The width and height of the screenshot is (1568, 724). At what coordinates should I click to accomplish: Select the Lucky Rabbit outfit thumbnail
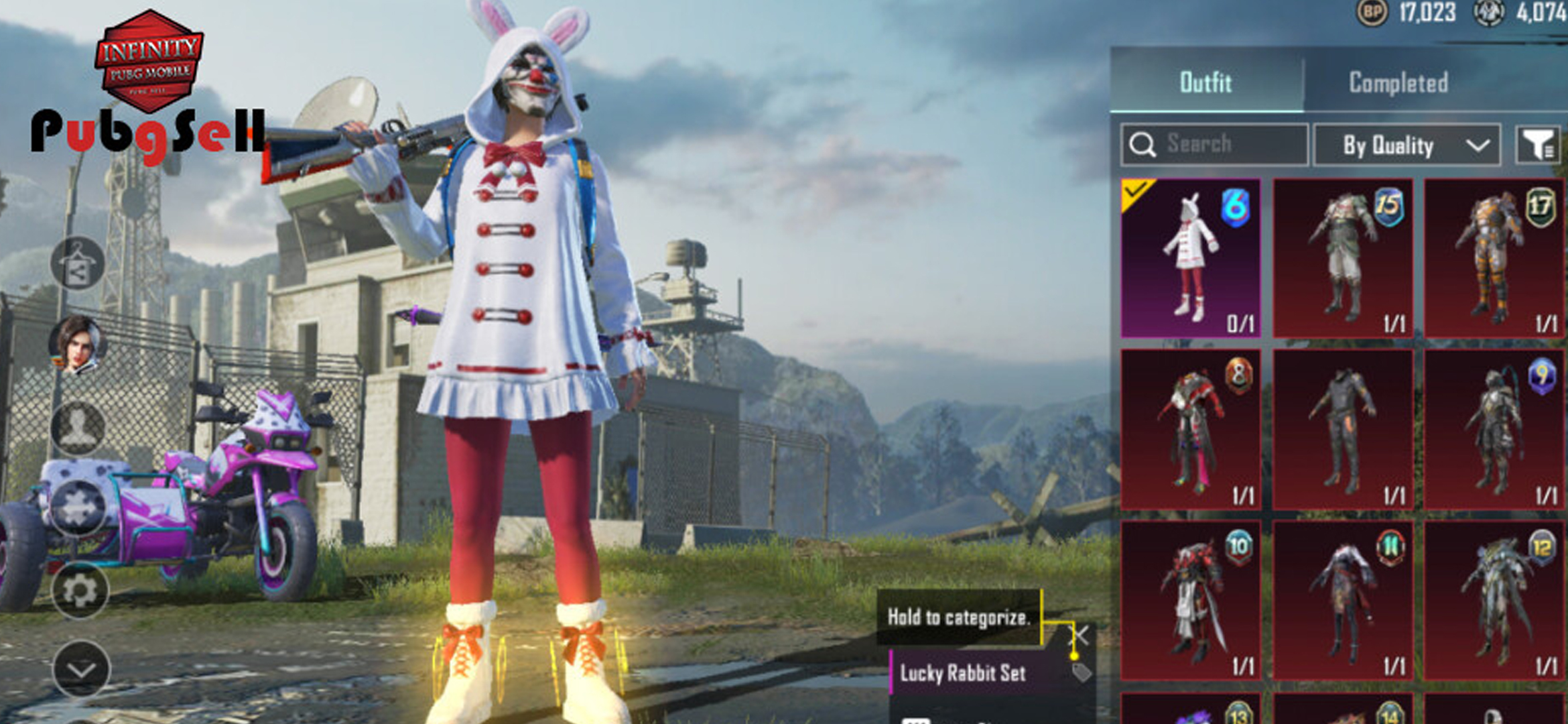[1191, 258]
